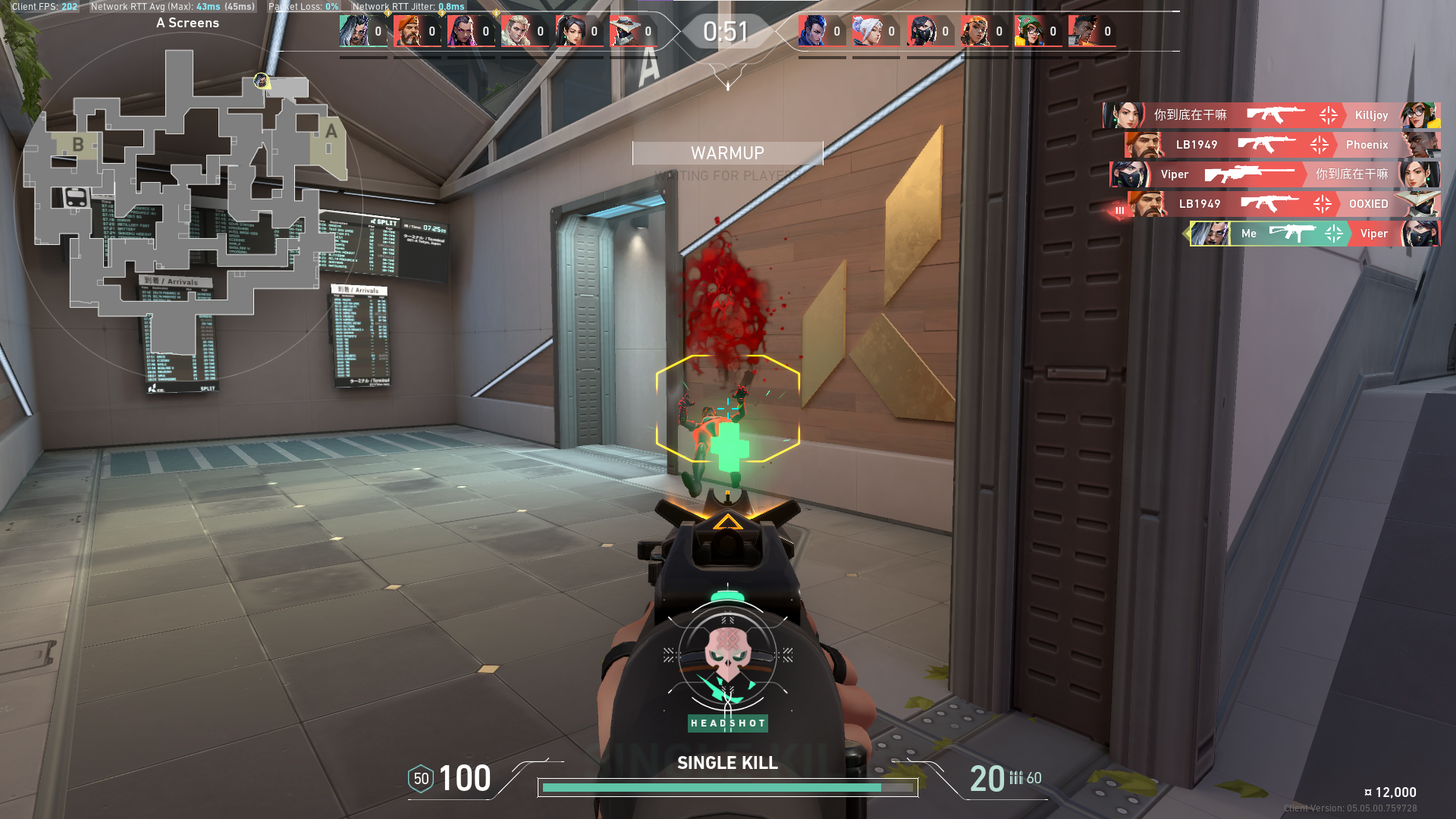Select the A site label on the minimap
The image size is (1456, 819).
331,131
